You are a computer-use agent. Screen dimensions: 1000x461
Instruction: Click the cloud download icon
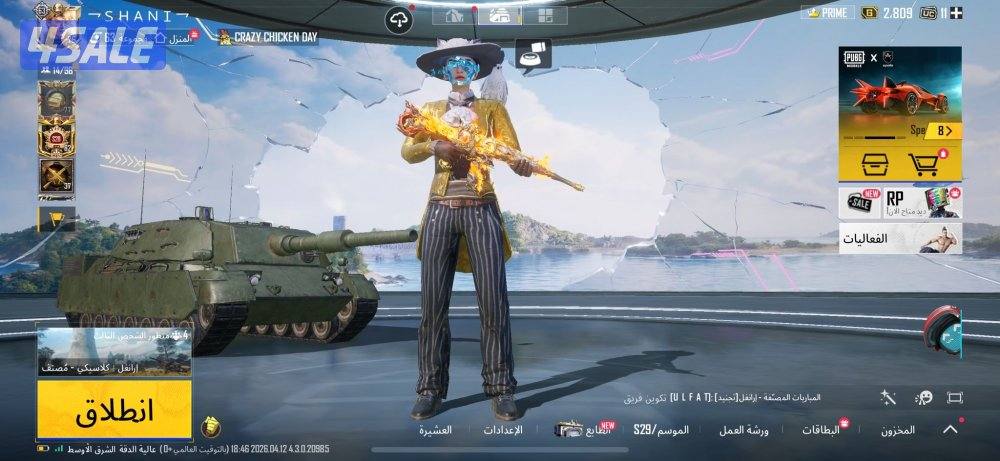coord(398,19)
